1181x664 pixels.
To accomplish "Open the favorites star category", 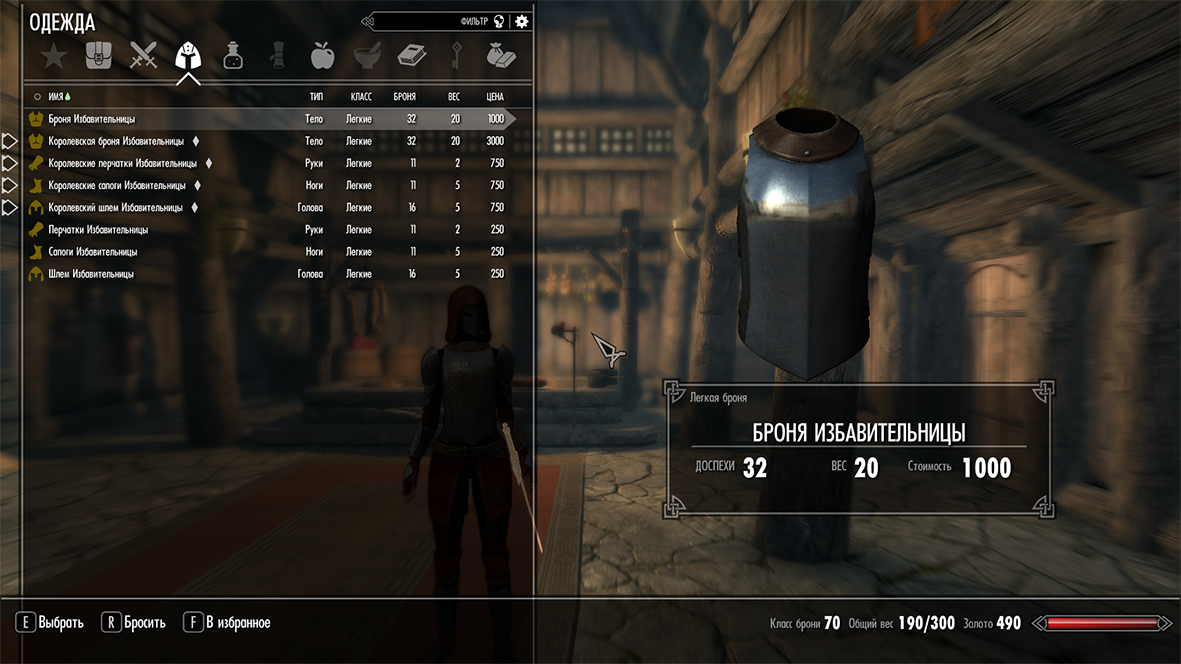I will tap(54, 56).
